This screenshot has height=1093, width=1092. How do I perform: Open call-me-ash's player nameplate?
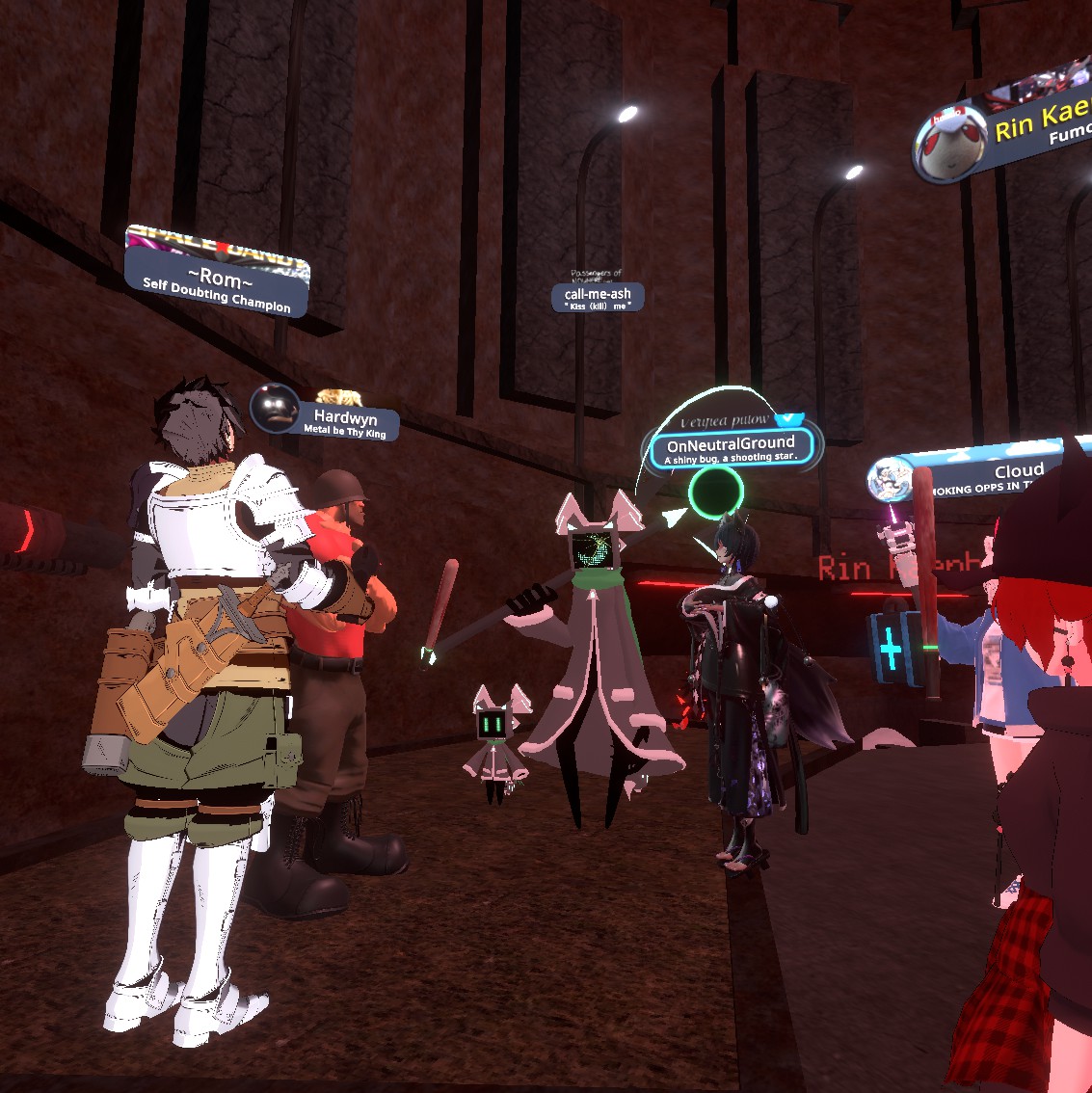coord(598,294)
